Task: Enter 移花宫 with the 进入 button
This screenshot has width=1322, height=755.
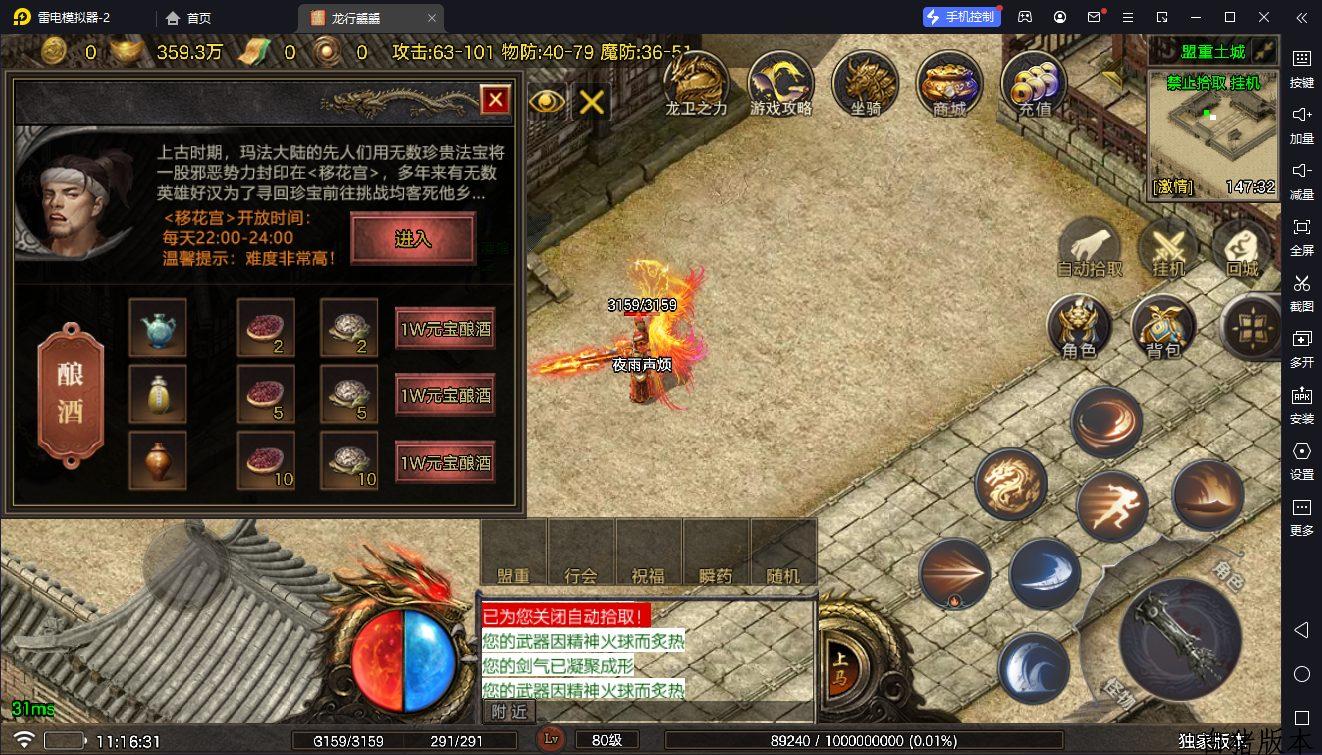Action: click(412, 239)
